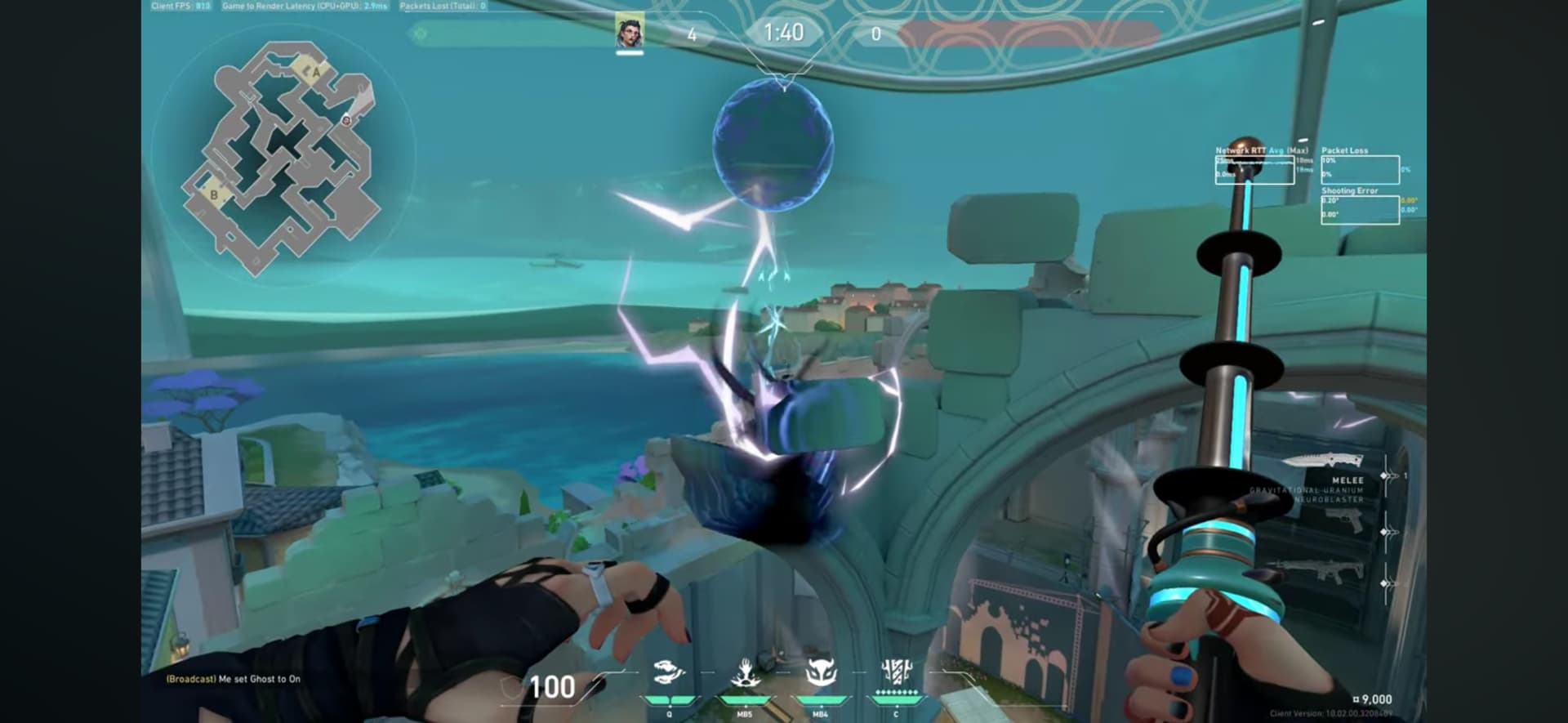Click the B site marker on minimap
This screenshot has height=723, width=1568.
214,194
